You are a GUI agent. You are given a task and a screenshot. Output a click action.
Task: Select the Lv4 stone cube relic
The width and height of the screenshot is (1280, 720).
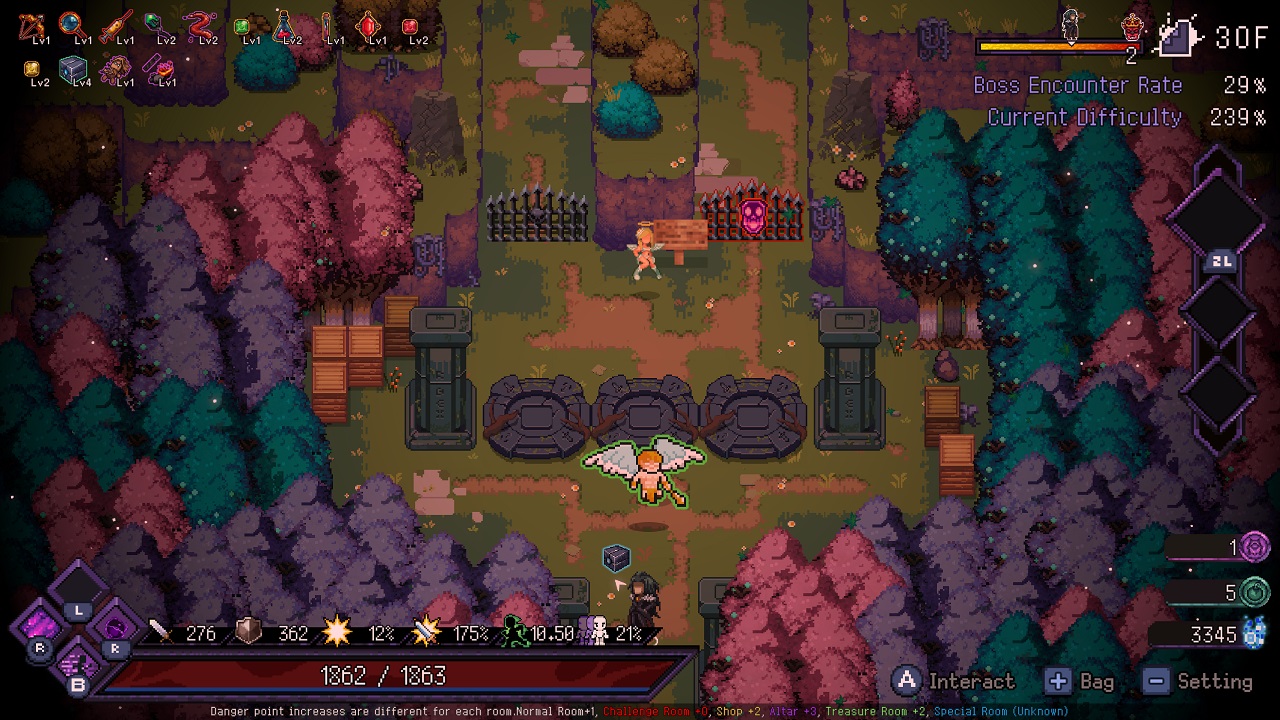[x=73, y=68]
